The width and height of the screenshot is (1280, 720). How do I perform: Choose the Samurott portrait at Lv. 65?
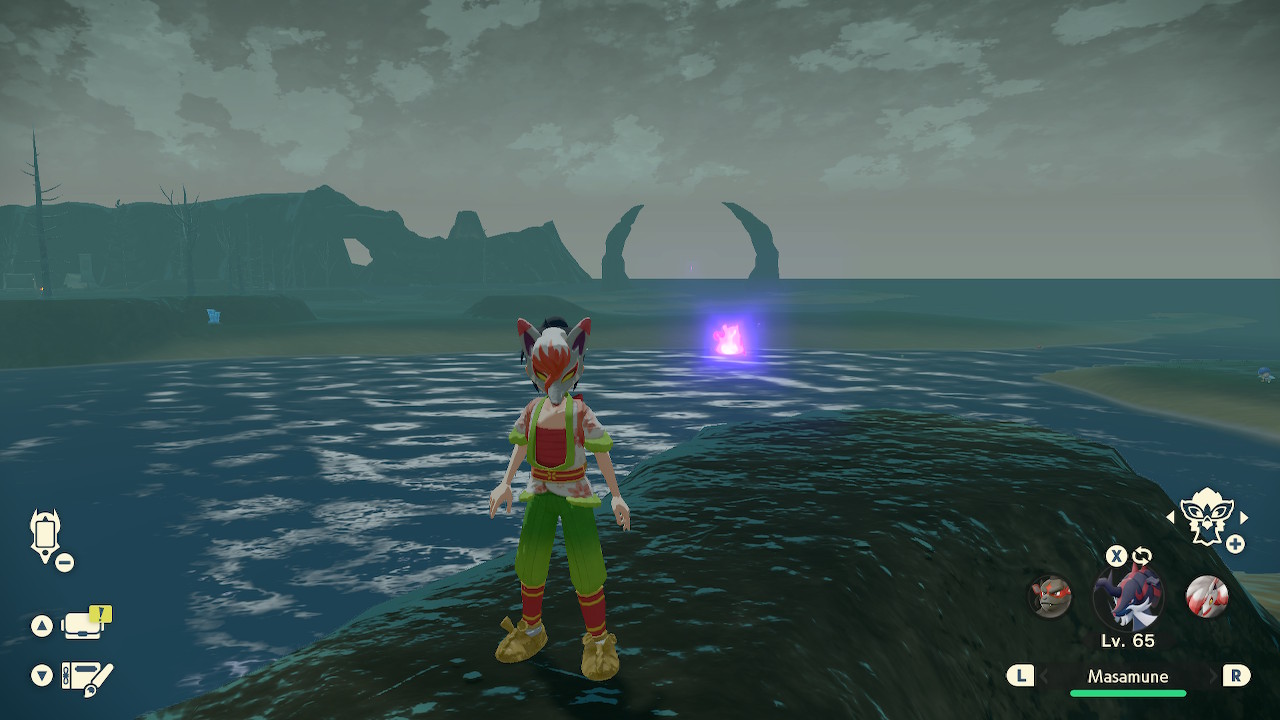click(1128, 598)
